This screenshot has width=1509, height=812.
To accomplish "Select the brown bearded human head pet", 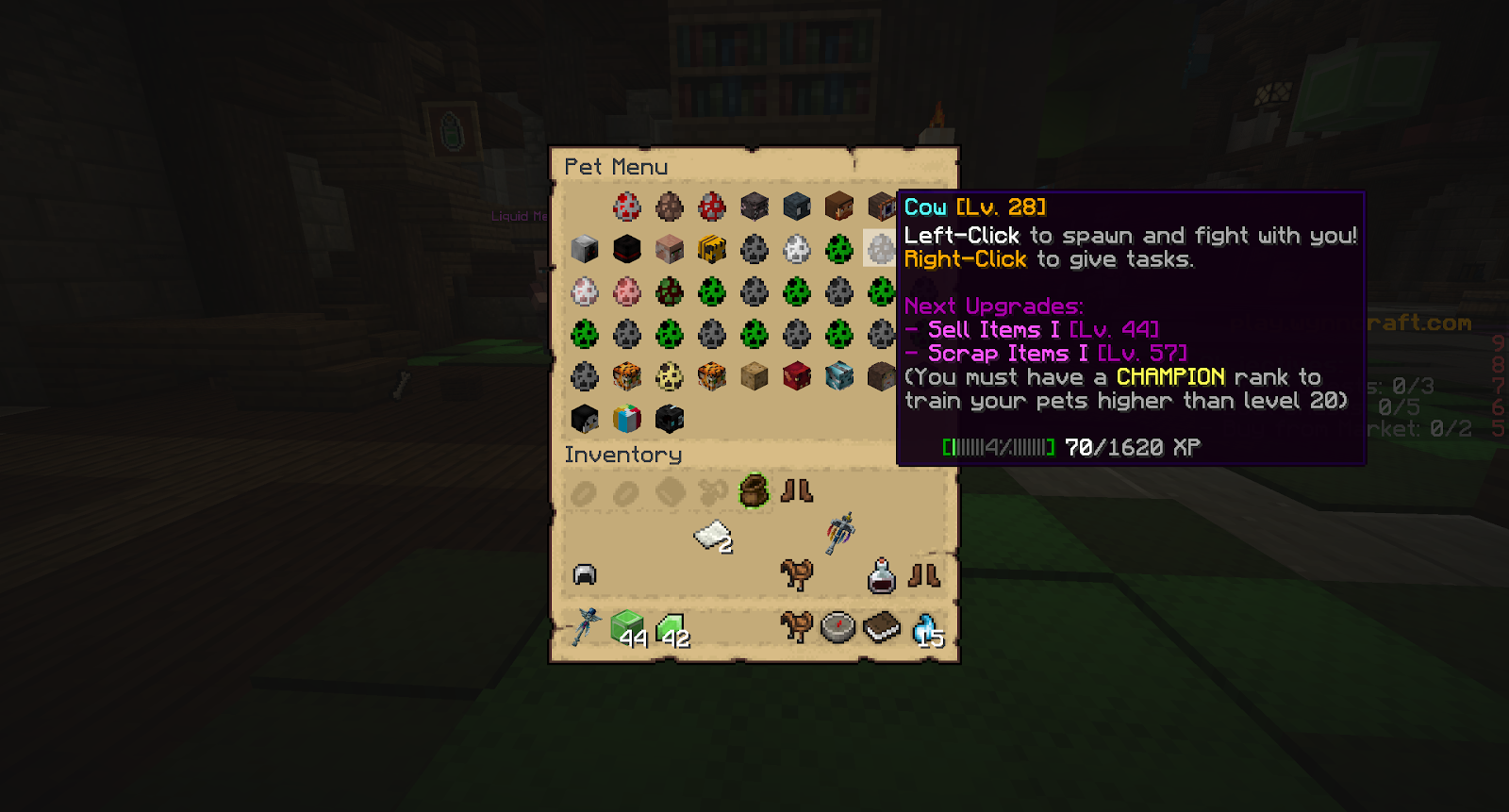I will pos(839,206).
